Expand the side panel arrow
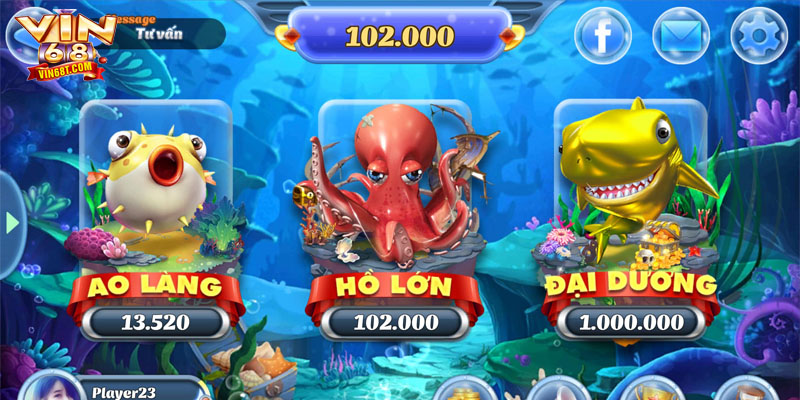Screen dimensions: 800x400 click(x=11, y=222)
